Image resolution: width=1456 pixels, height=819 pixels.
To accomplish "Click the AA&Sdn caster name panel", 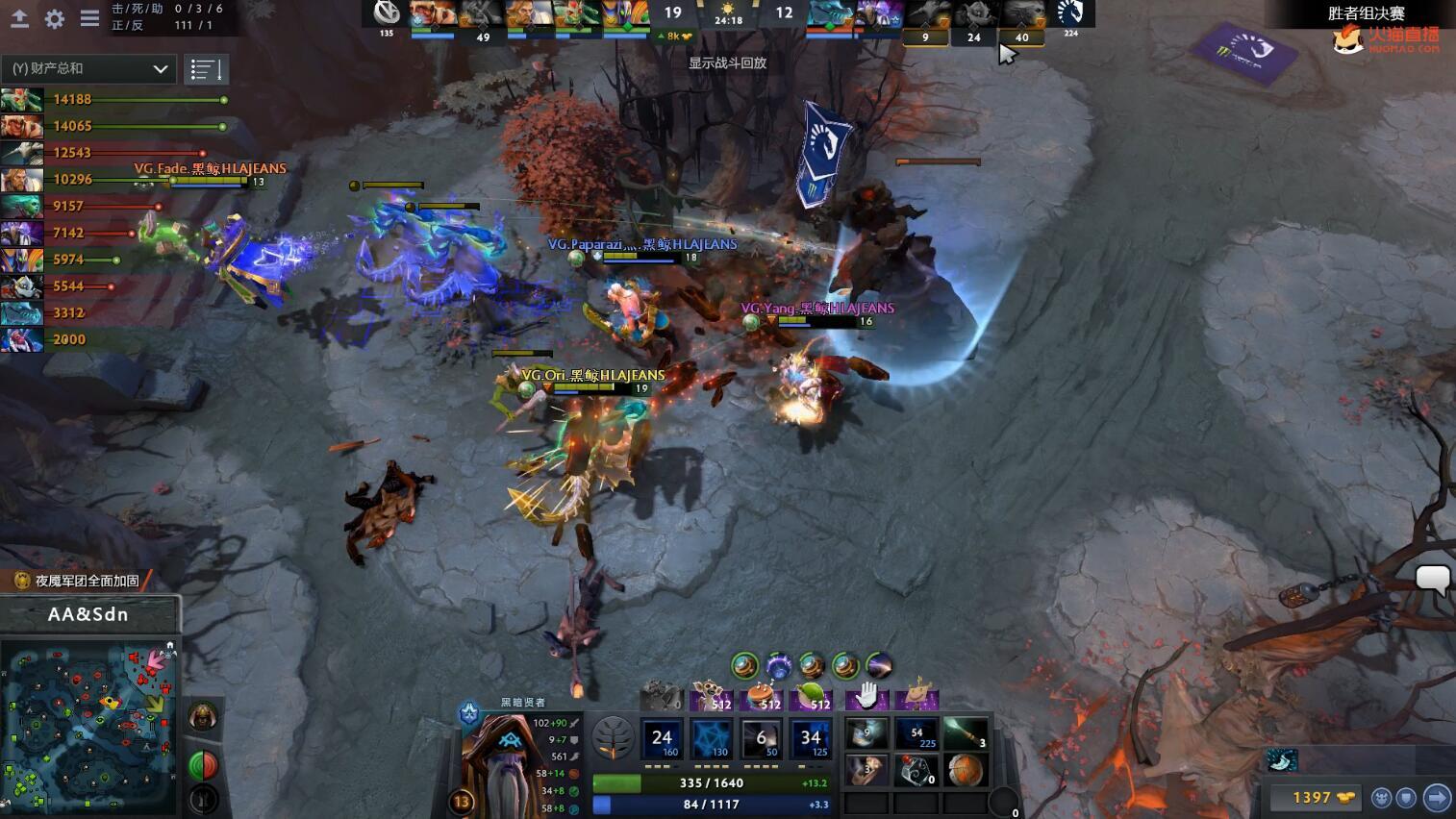I will tap(88, 614).
